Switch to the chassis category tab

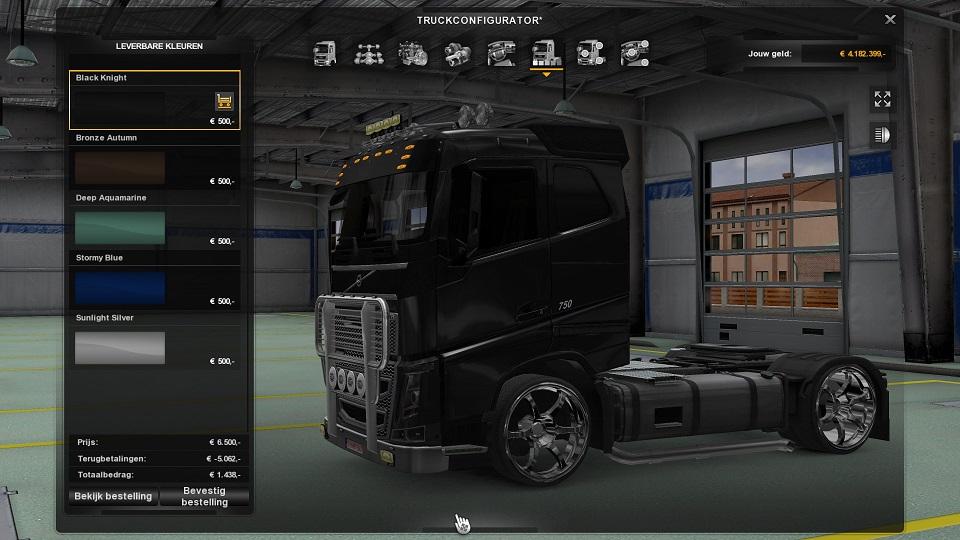pos(368,53)
